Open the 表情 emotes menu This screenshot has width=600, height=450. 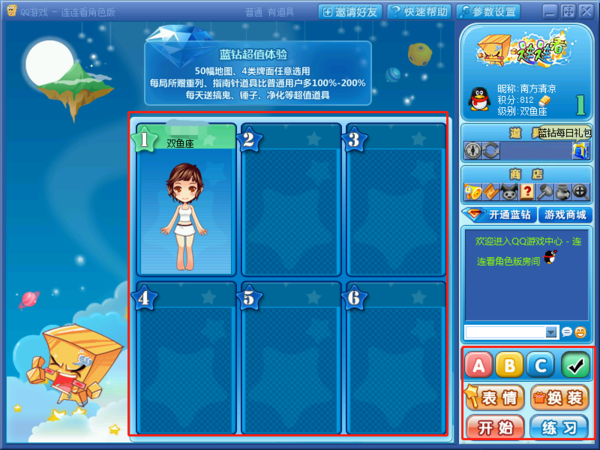[494, 398]
